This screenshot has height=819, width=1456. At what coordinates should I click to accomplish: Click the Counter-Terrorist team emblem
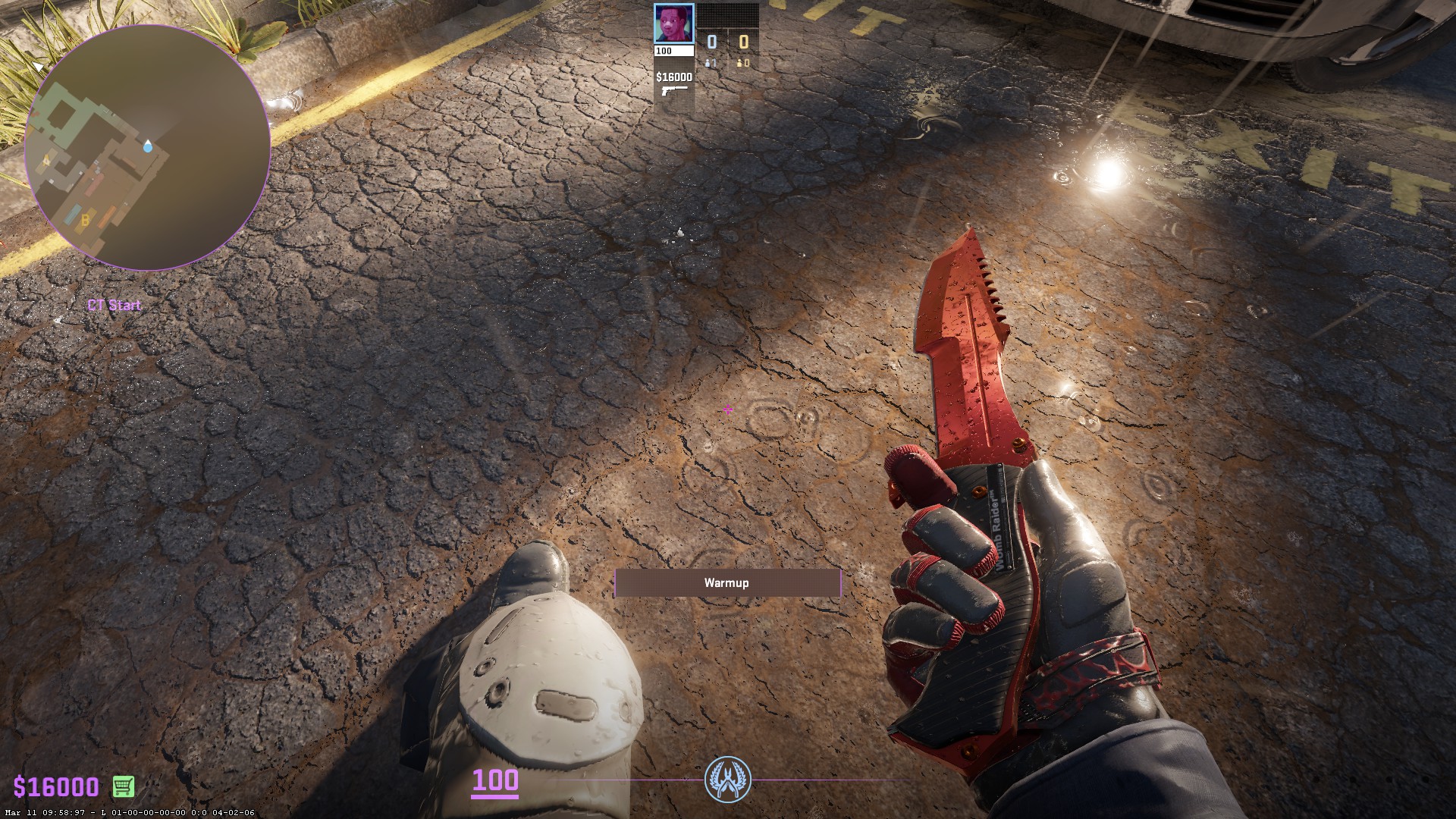click(727, 780)
